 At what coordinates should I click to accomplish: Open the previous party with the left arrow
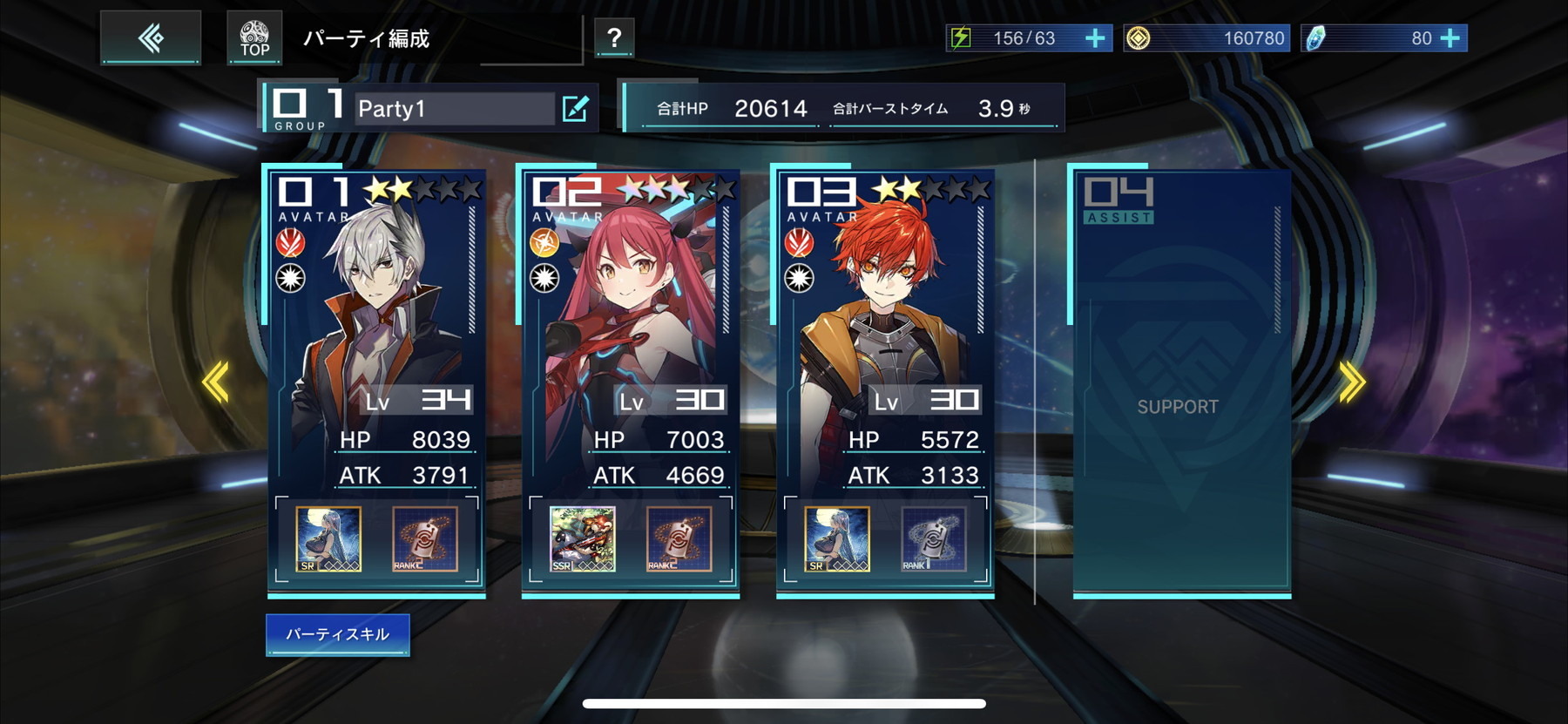pos(213,380)
